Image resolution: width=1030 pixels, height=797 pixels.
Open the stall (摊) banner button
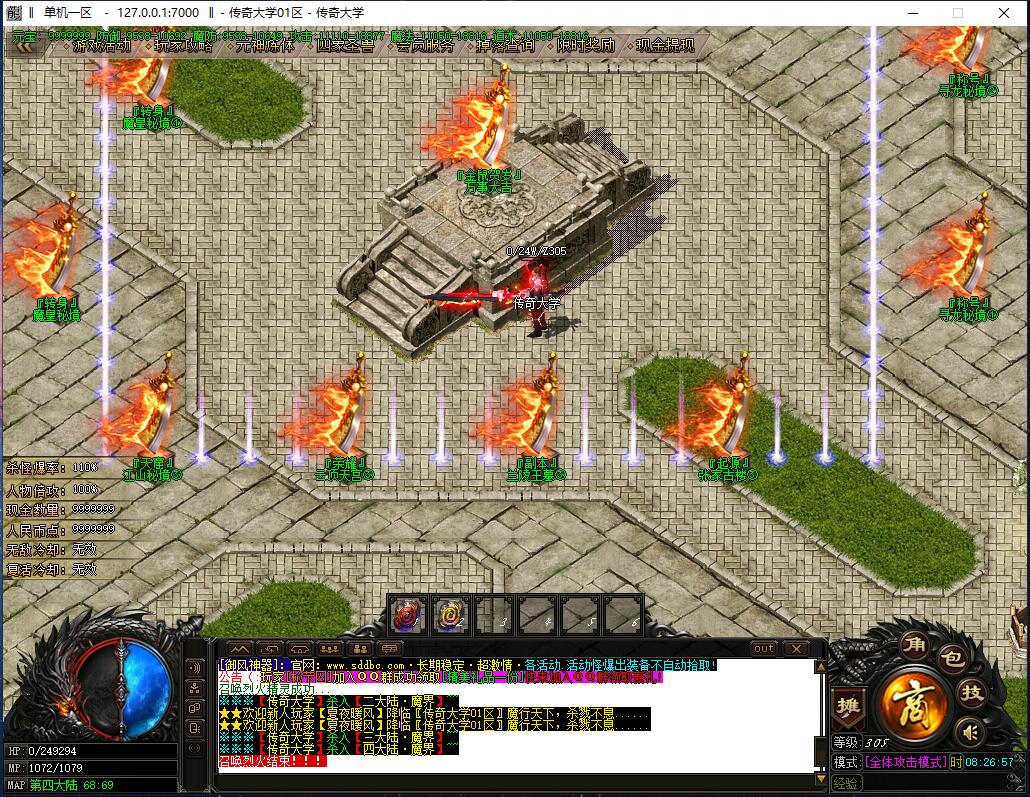pyautogui.click(x=848, y=704)
